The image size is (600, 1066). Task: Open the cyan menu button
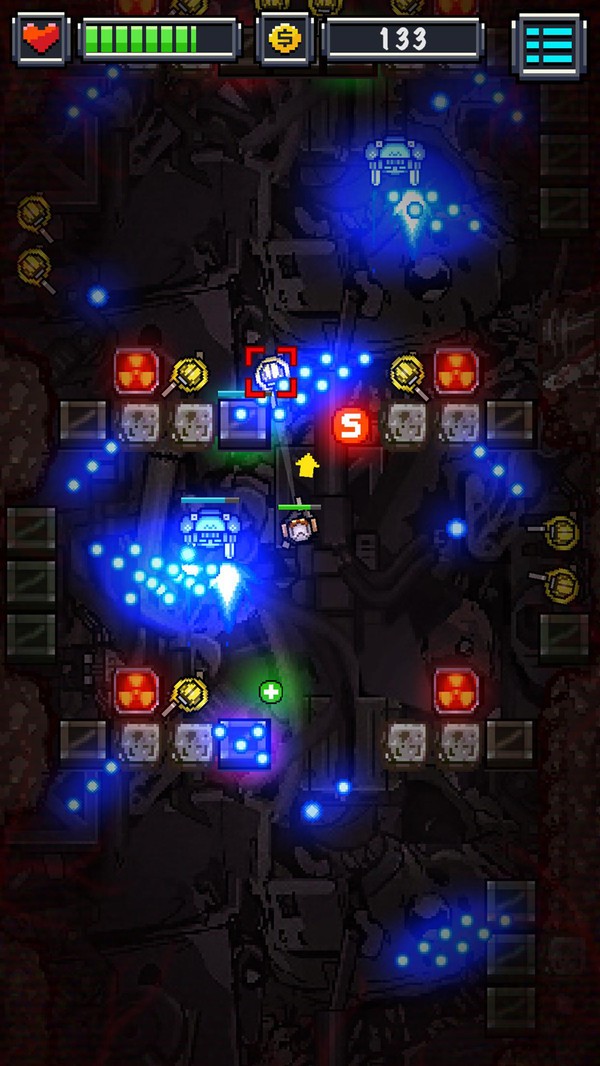click(549, 42)
